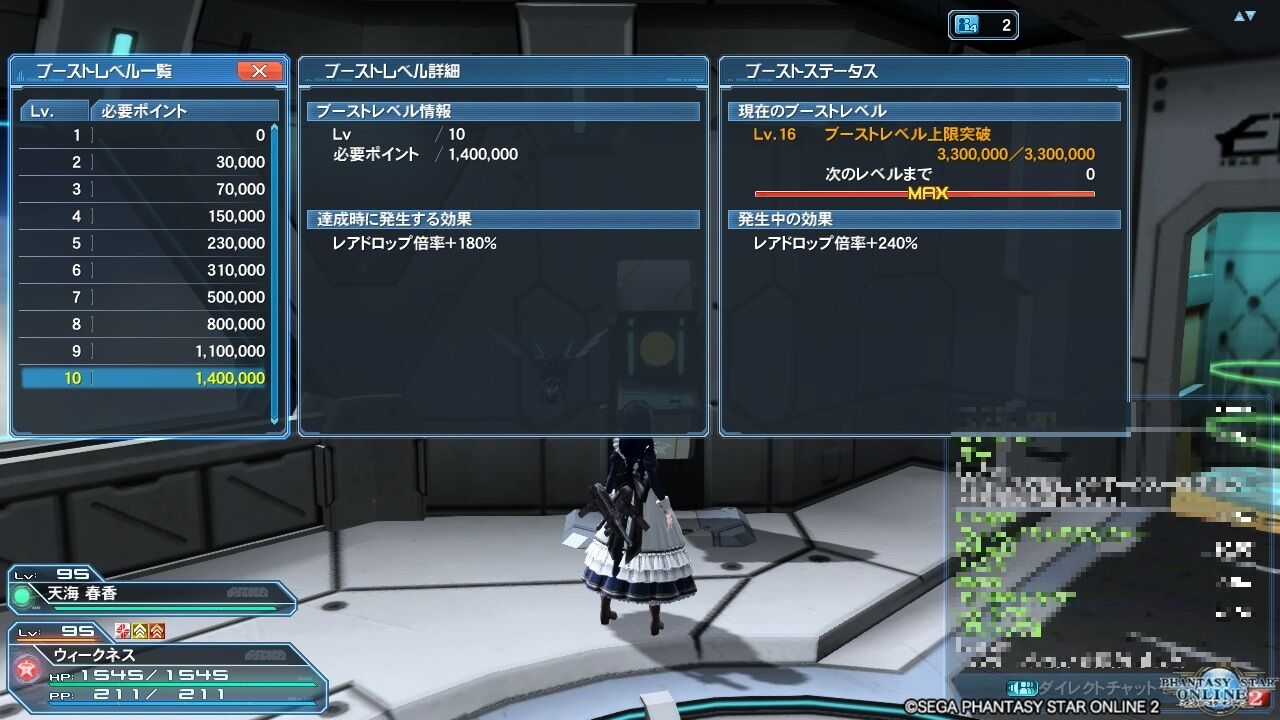Close the ブーストレベル一覧 window
The height and width of the screenshot is (720, 1280).
pyautogui.click(x=258, y=70)
